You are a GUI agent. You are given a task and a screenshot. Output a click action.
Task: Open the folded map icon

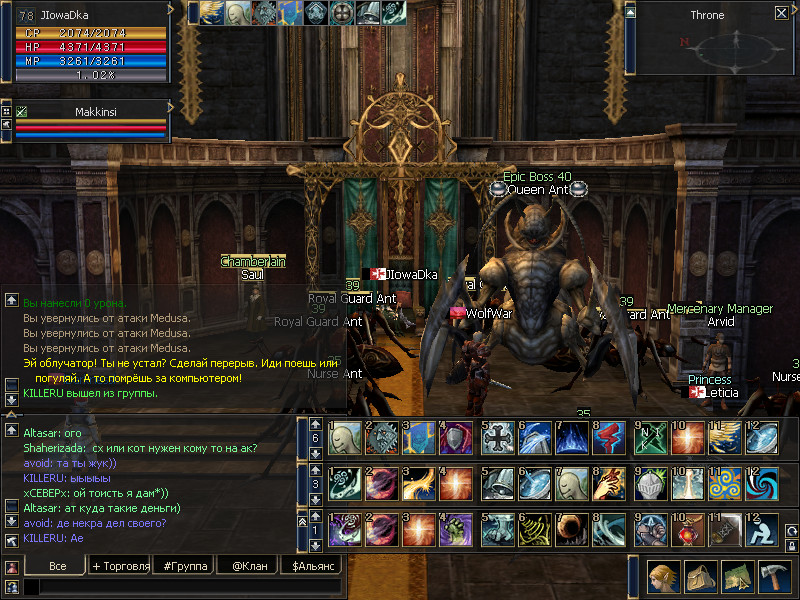[x=738, y=578]
